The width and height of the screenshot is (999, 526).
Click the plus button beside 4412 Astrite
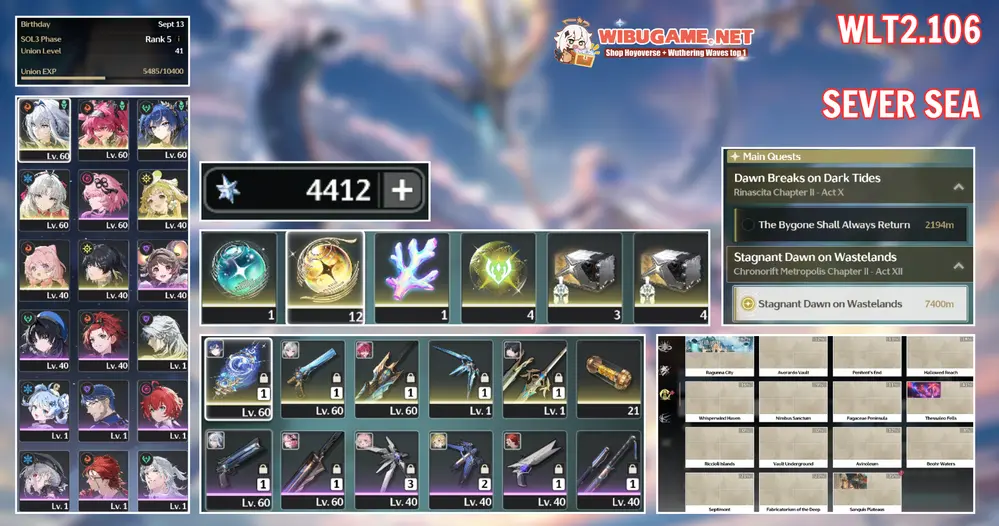pyautogui.click(x=402, y=190)
